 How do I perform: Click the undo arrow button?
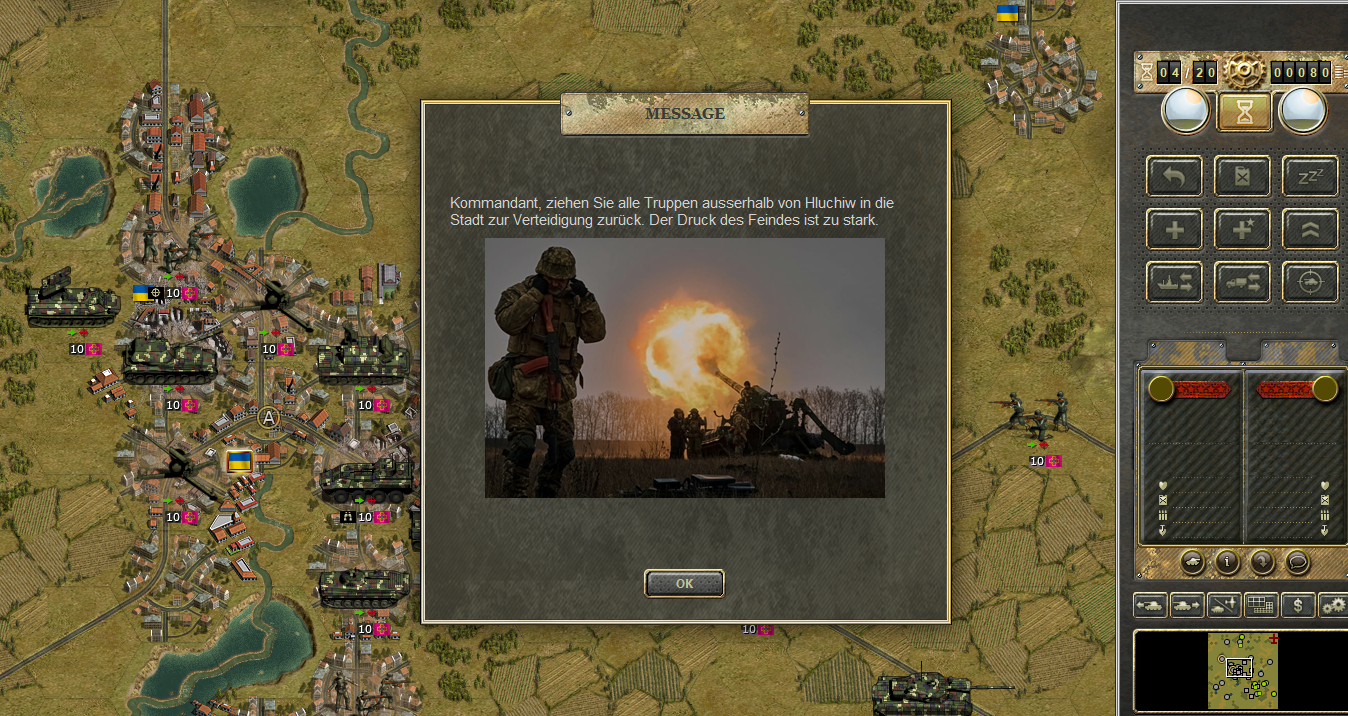(1175, 177)
